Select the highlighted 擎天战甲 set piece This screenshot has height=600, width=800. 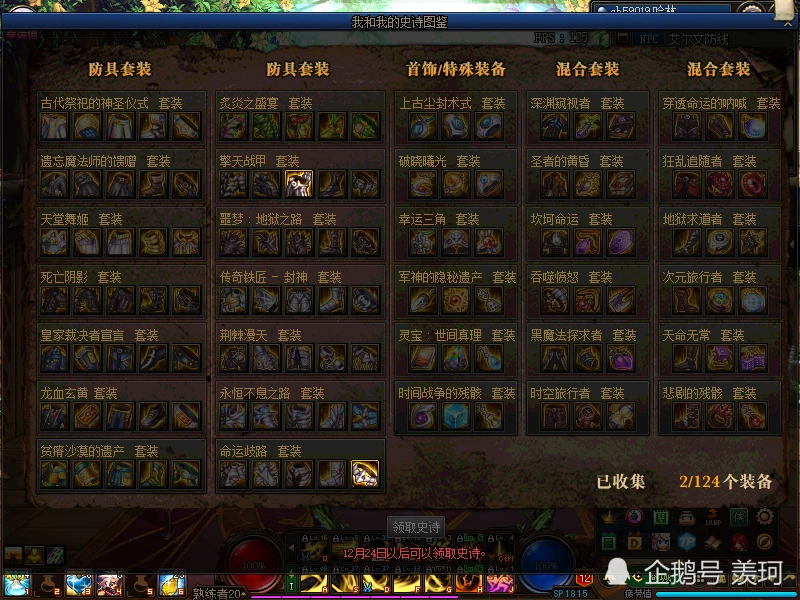tap(299, 183)
